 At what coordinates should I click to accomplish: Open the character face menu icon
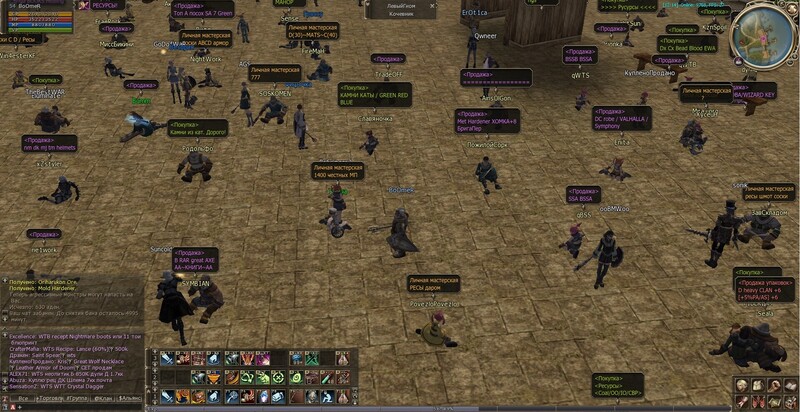click(x=740, y=385)
